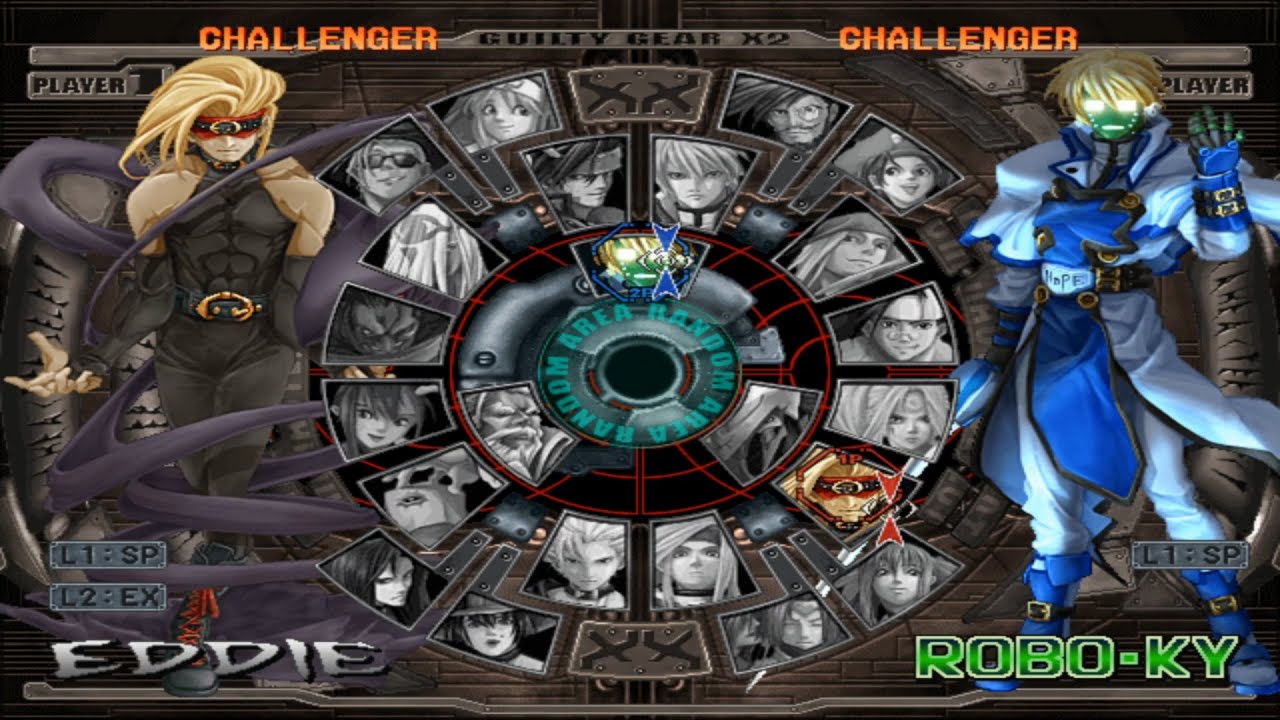Toggle L2:EX mode for Player 1

109,597
